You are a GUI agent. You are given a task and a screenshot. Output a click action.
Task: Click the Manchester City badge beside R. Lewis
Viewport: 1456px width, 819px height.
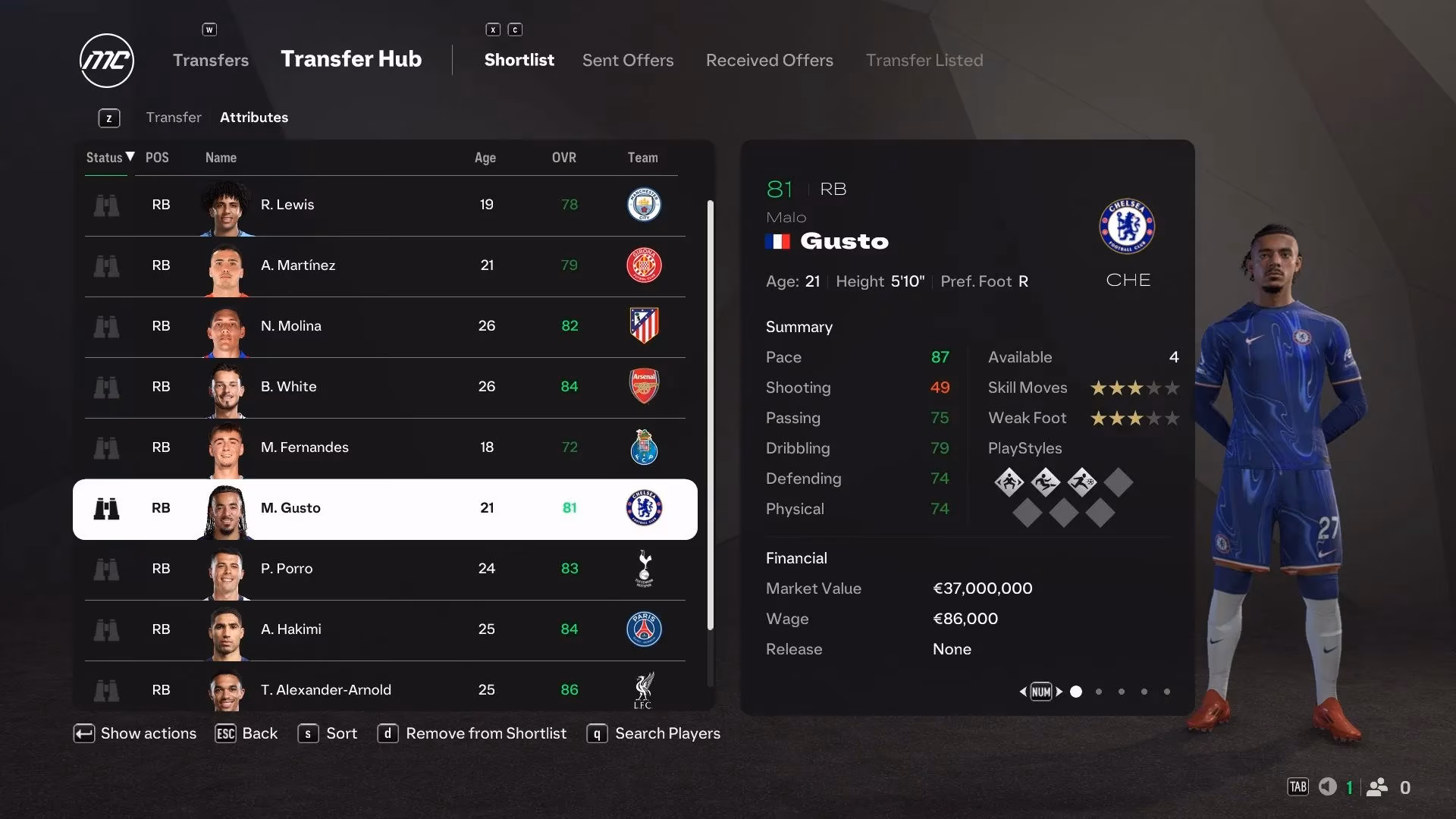(644, 205)
